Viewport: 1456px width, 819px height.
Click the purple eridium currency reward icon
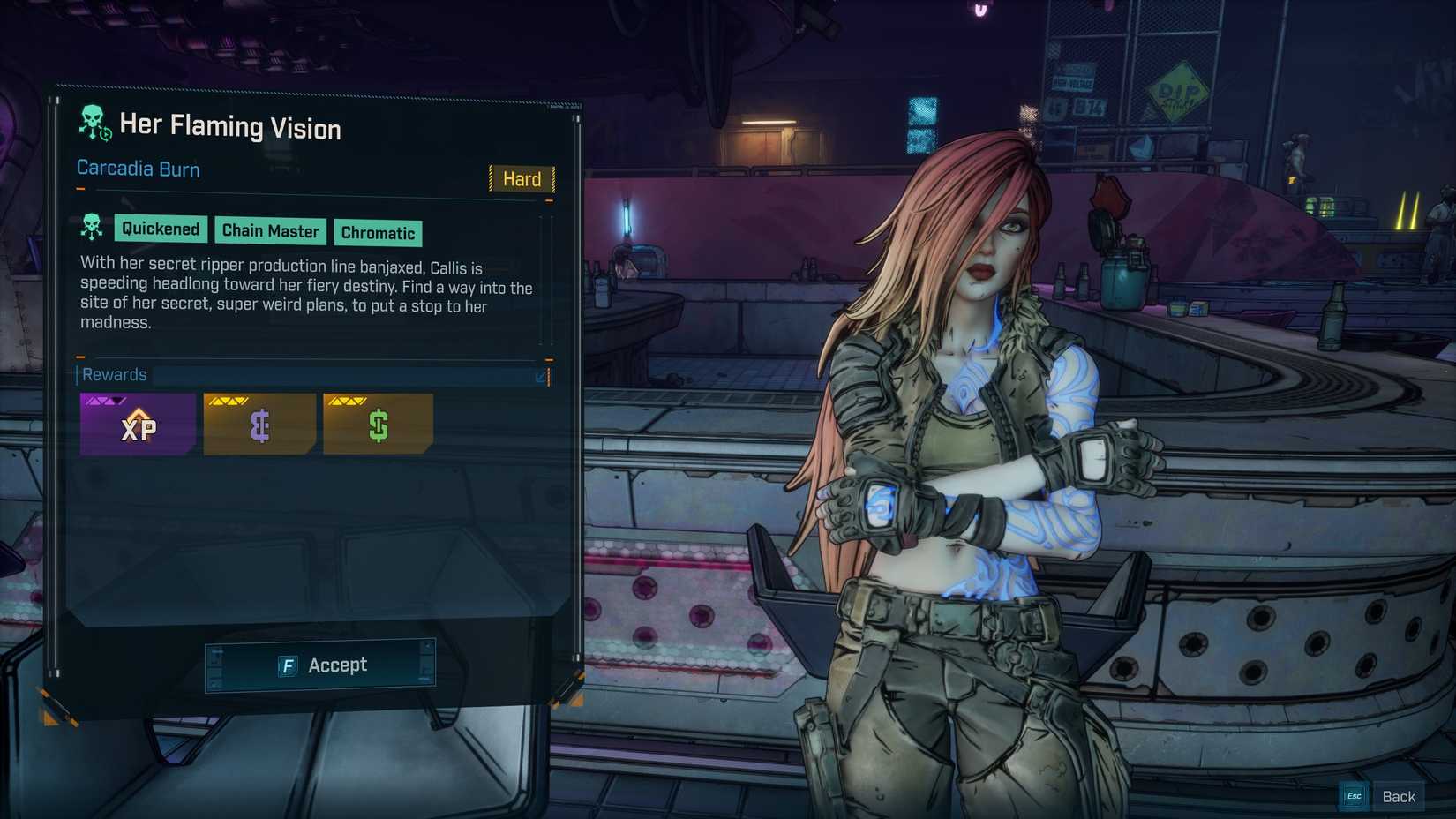tap(258, 424)
